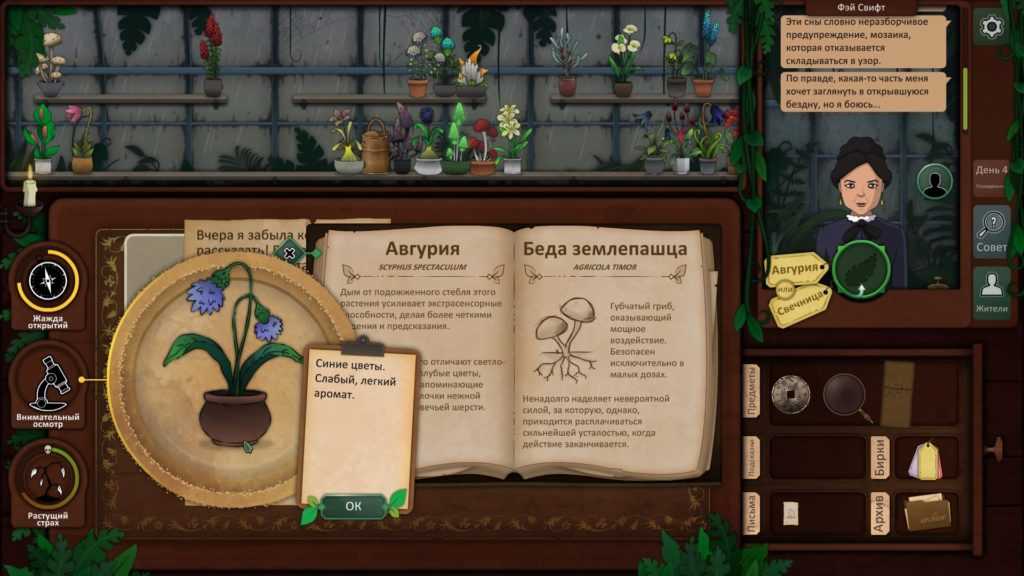Screen dimensions: 1024x576
Task: Open the День 4 calendar
Action: [x=991, y=174]
